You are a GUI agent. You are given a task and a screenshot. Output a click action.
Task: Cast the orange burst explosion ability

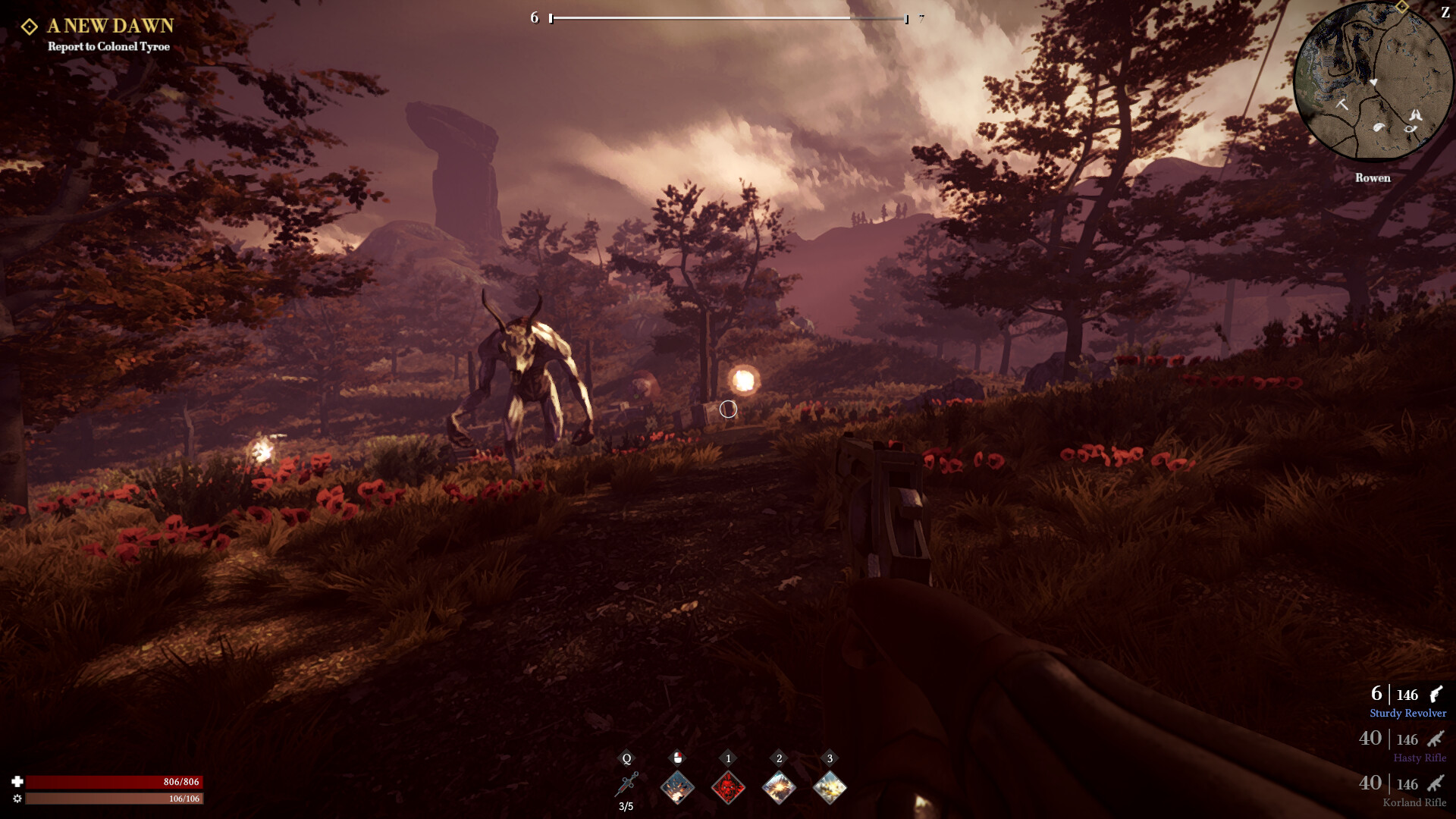[x=779, y=787]
